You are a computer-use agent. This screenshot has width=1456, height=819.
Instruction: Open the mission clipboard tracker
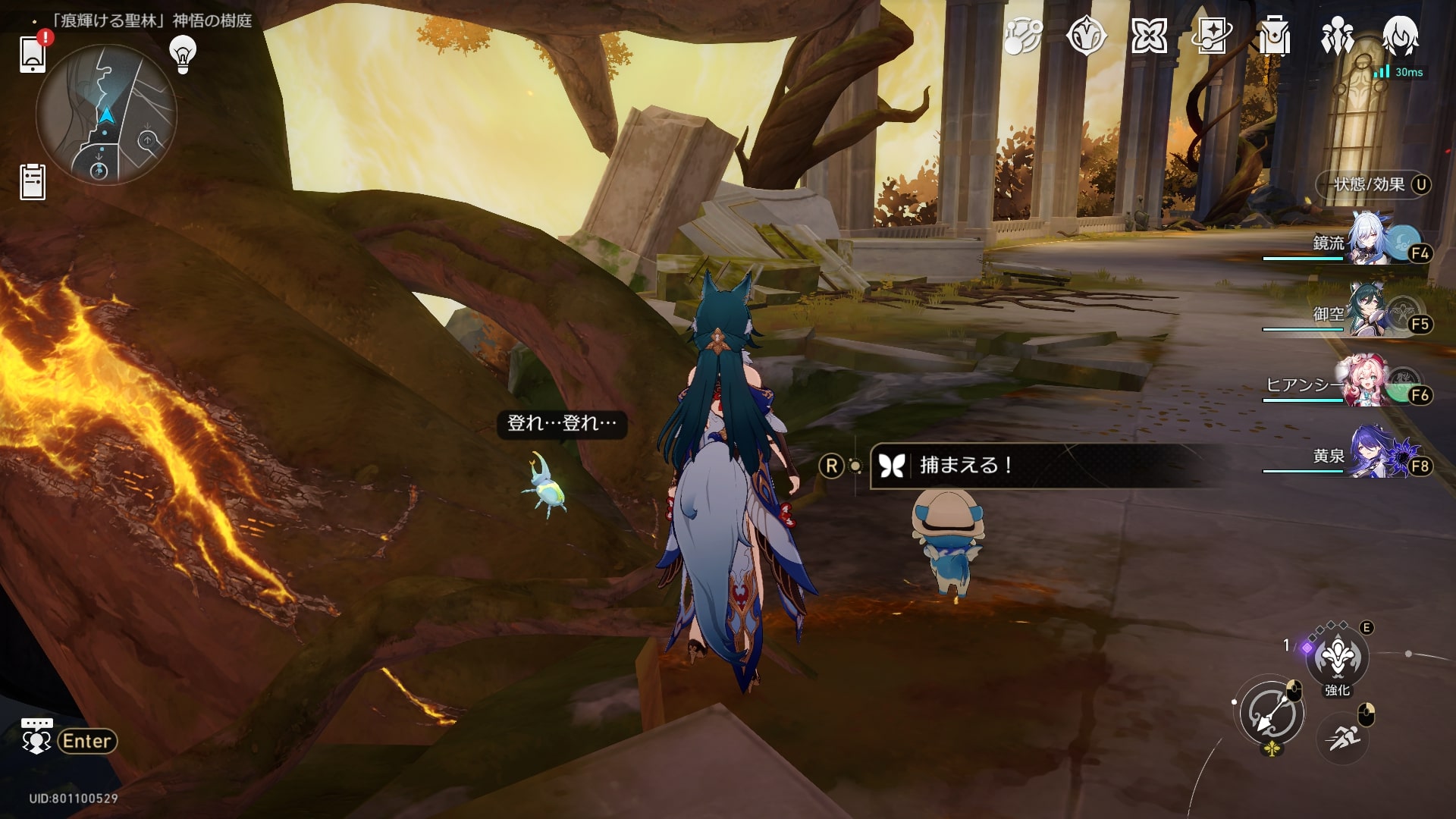tap(33, 182)
